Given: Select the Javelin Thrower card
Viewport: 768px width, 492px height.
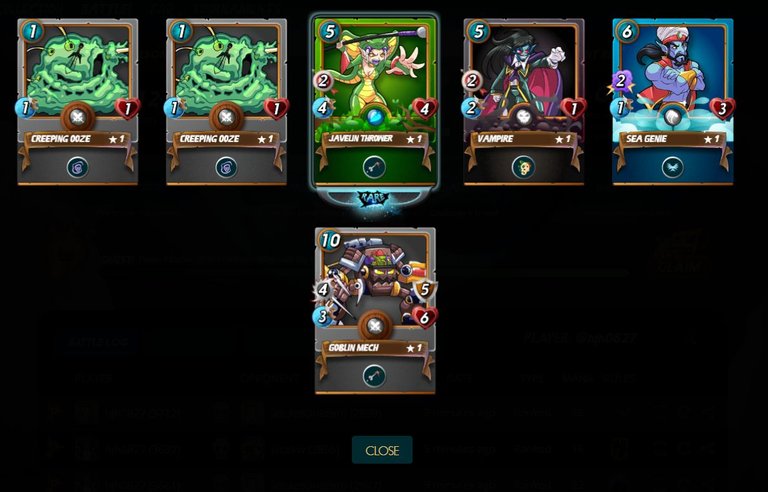Looking at the screenshot, I should [x=375, y=100].
